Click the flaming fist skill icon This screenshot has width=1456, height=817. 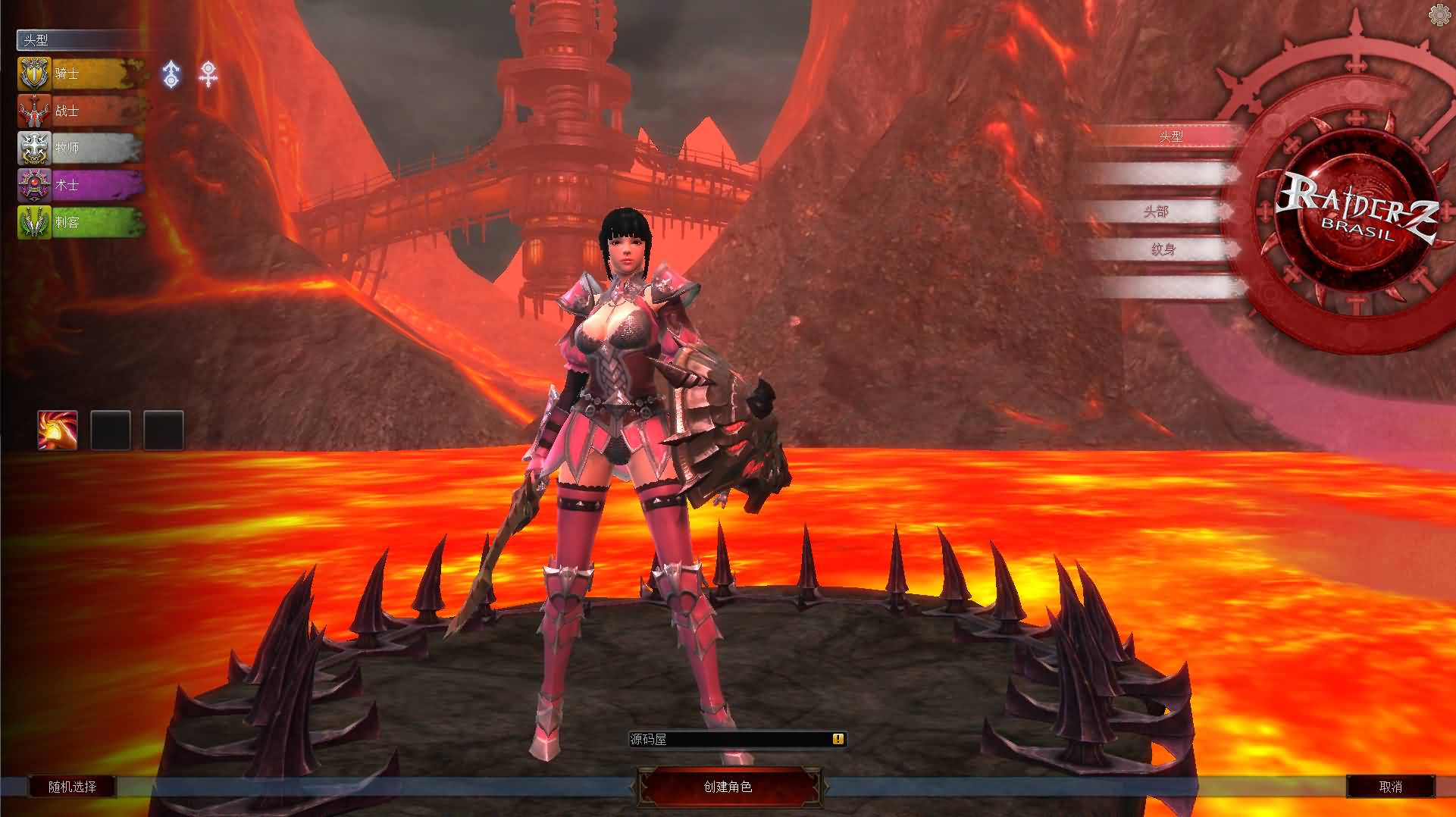[x=58, y=430]
